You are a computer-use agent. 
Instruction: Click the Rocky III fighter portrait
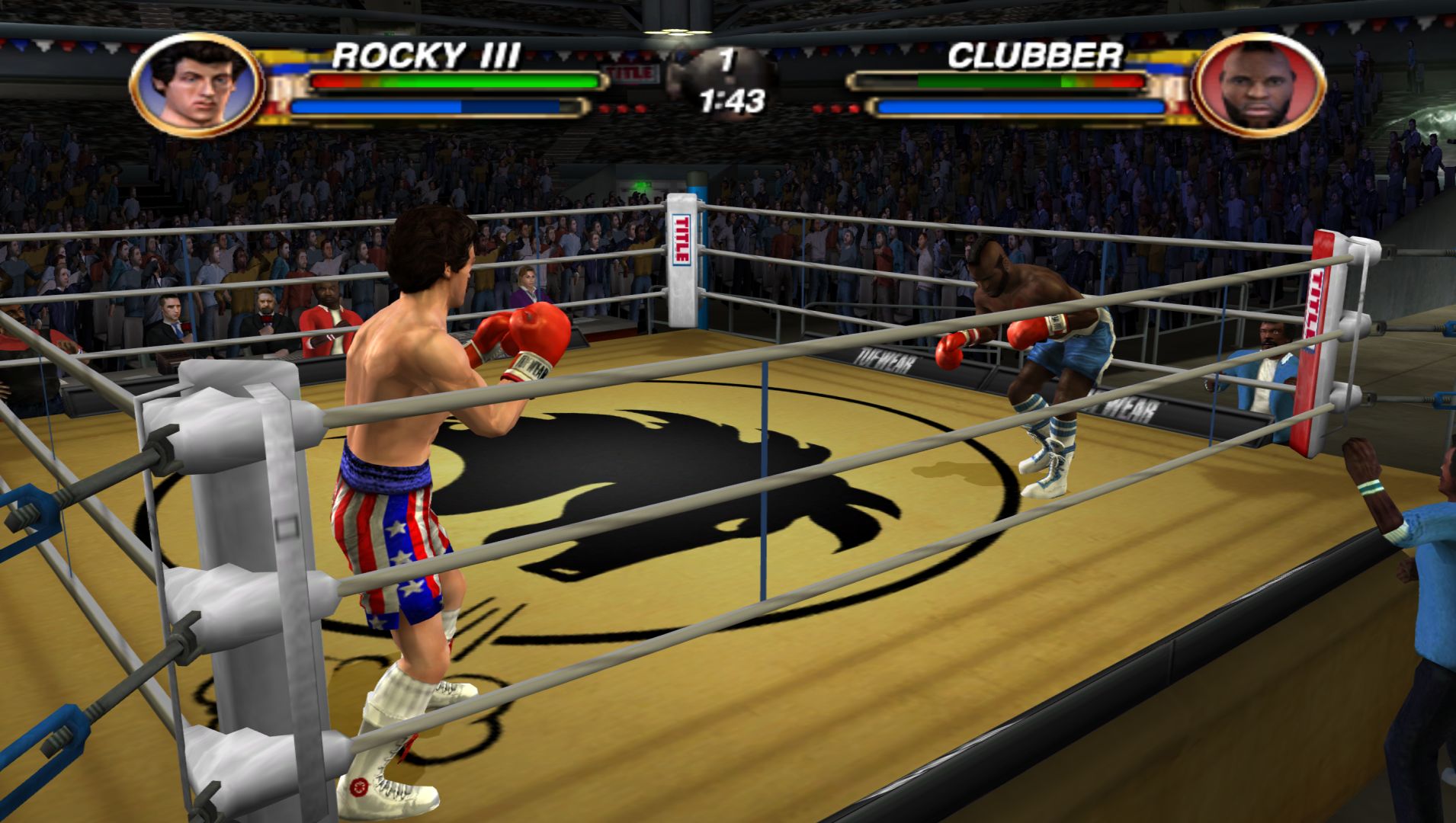pyautogui.click(x=197, y=85)
